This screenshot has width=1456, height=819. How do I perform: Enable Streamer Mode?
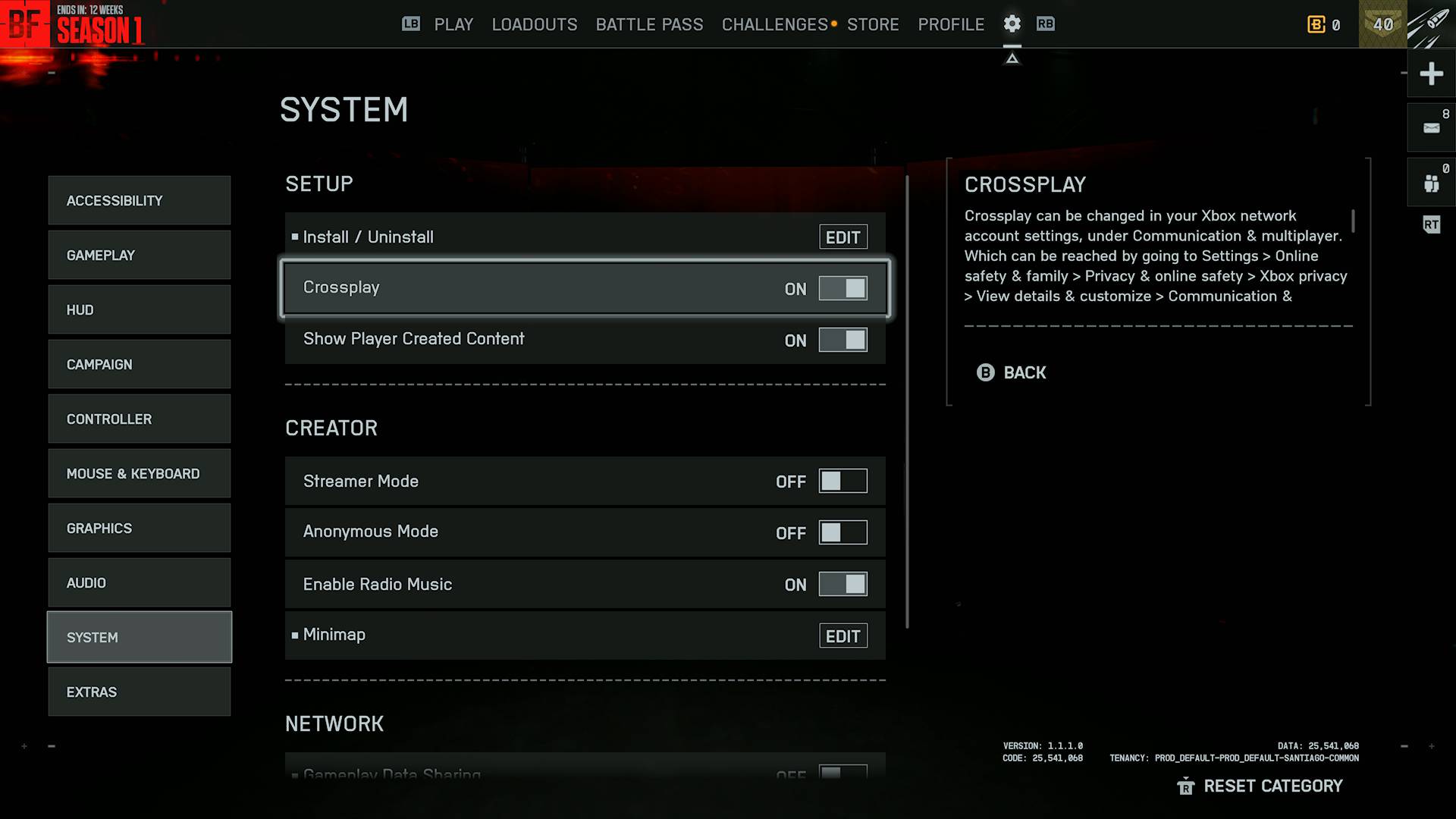[842, 481]
